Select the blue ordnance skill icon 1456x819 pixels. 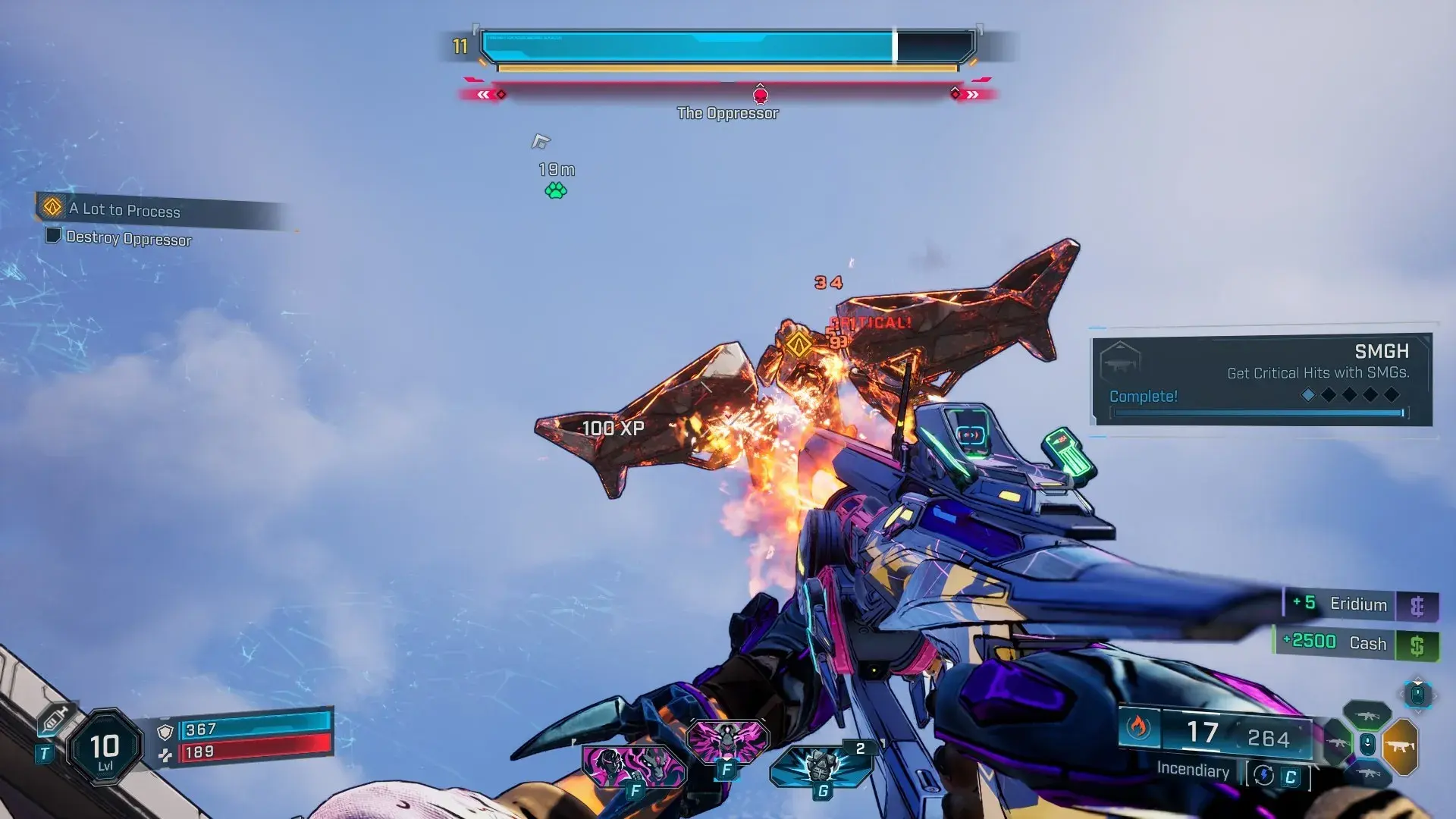coord(821,766)
